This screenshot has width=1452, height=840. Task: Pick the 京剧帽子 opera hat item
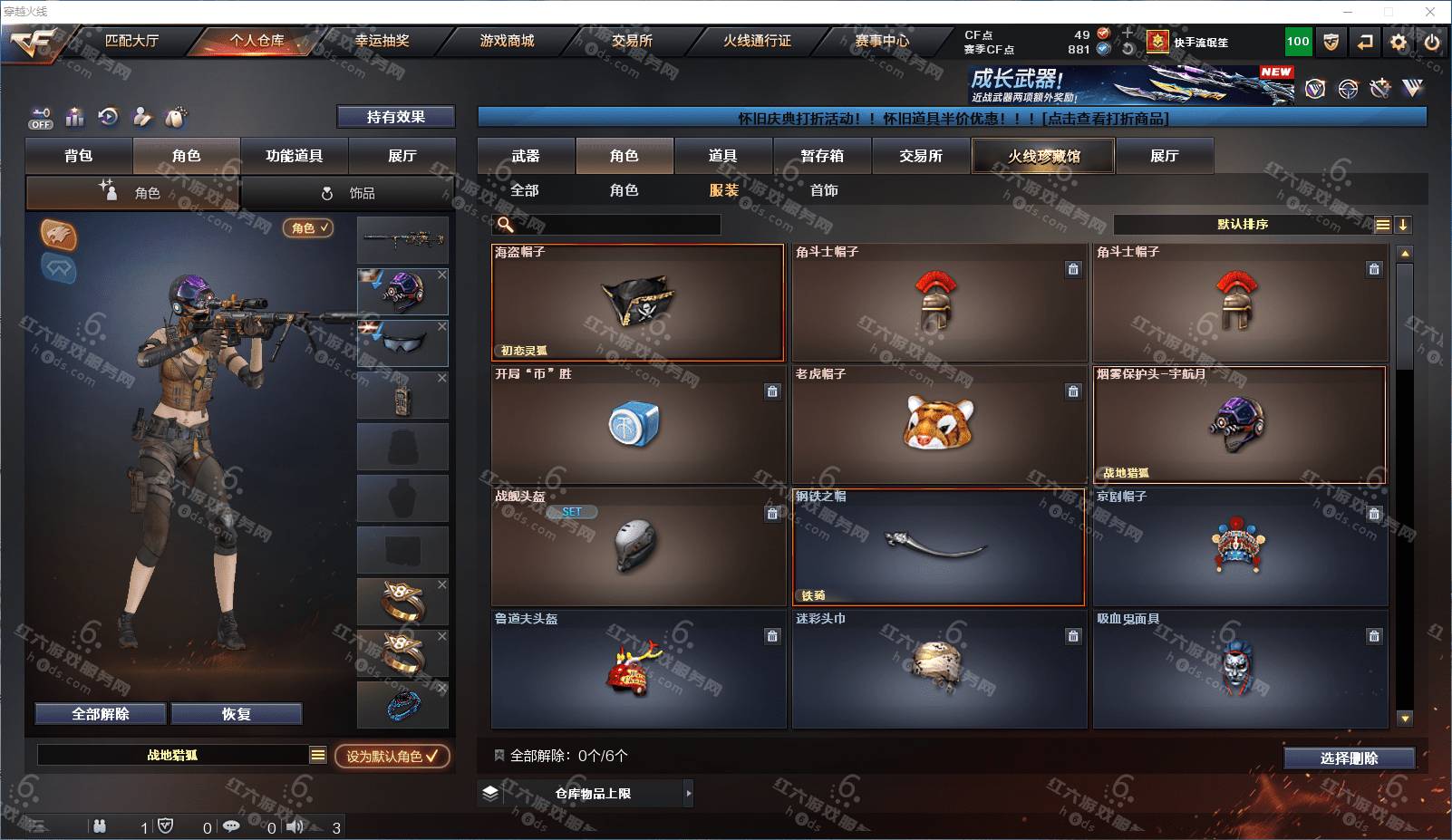click(1240, 547)
